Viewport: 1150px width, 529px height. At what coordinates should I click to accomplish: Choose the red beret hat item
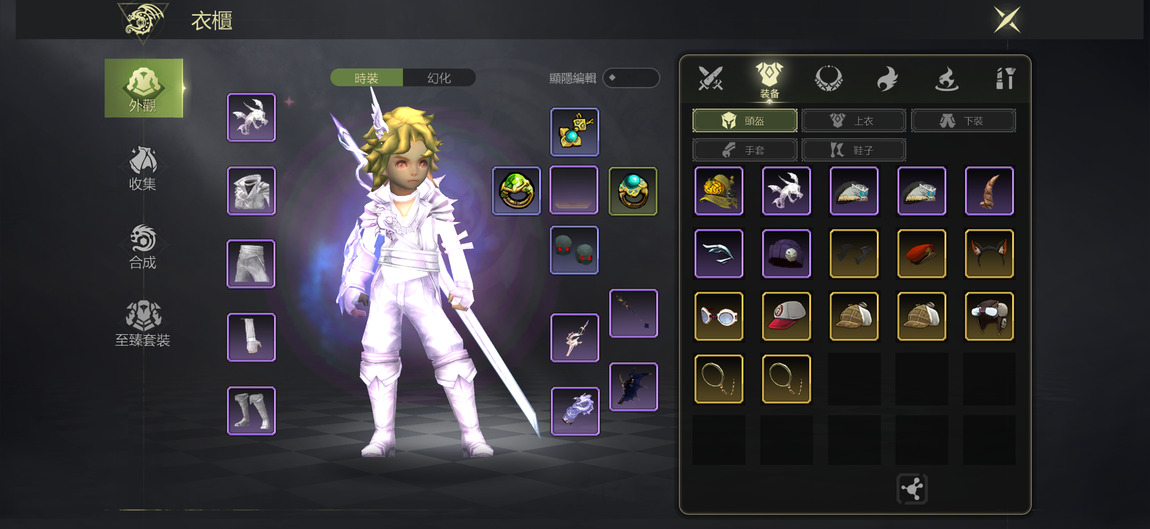click(922, 254)
